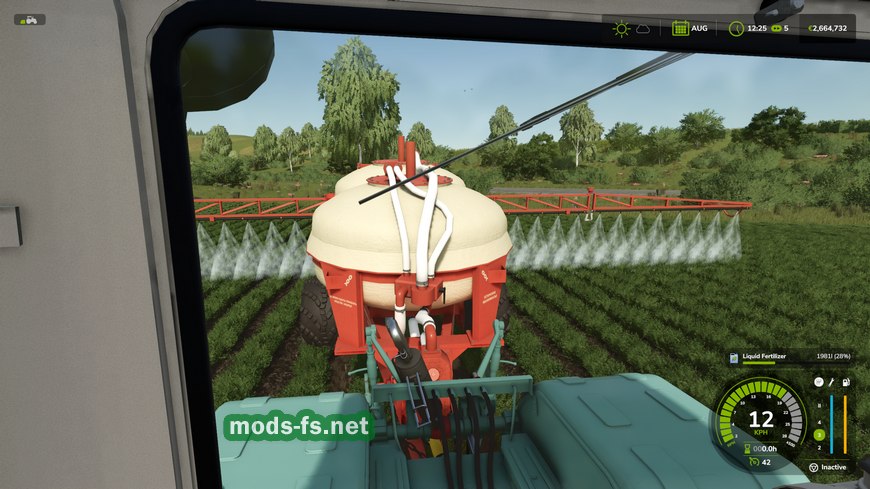Click the fuel pump icon
Image resolution: width=870 pixels, height=489 pixels.
(845, 382)
